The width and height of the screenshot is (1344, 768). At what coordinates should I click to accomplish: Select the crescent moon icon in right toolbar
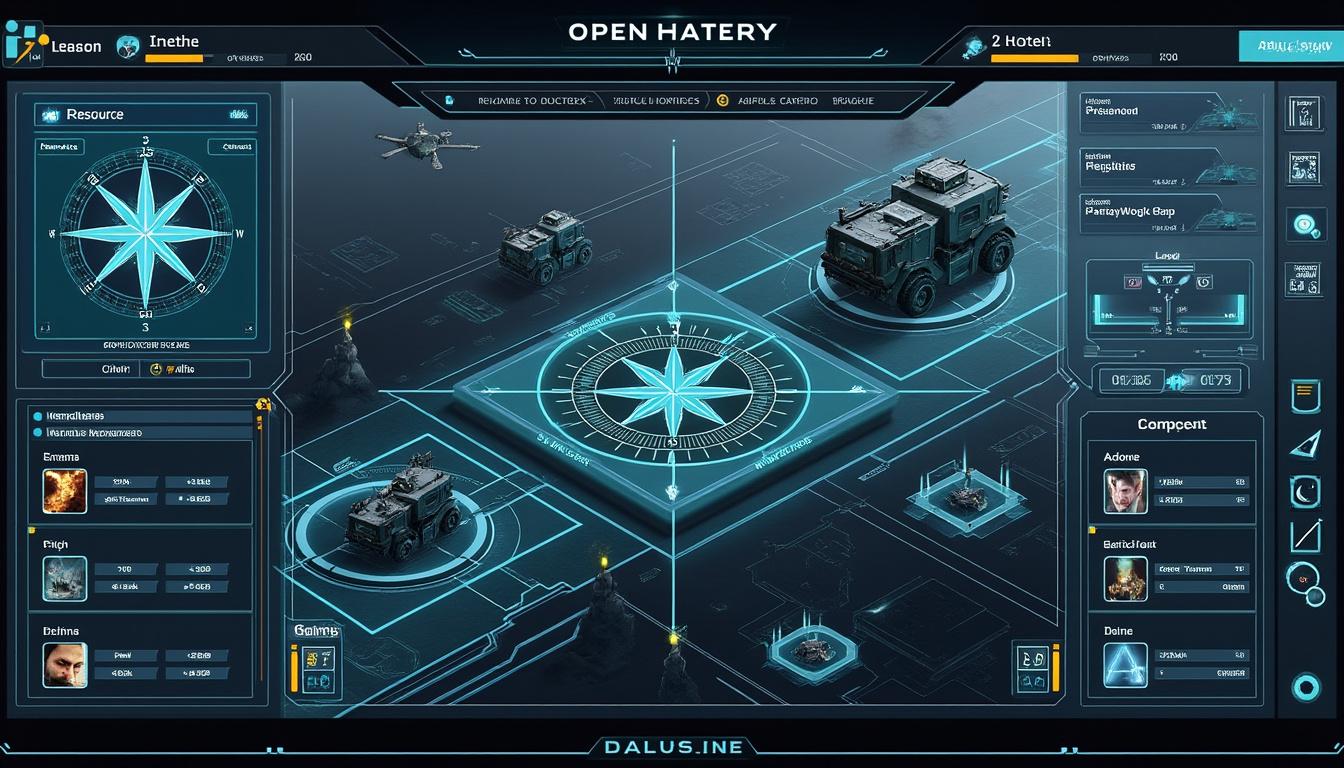click(x=1305, y=491)
